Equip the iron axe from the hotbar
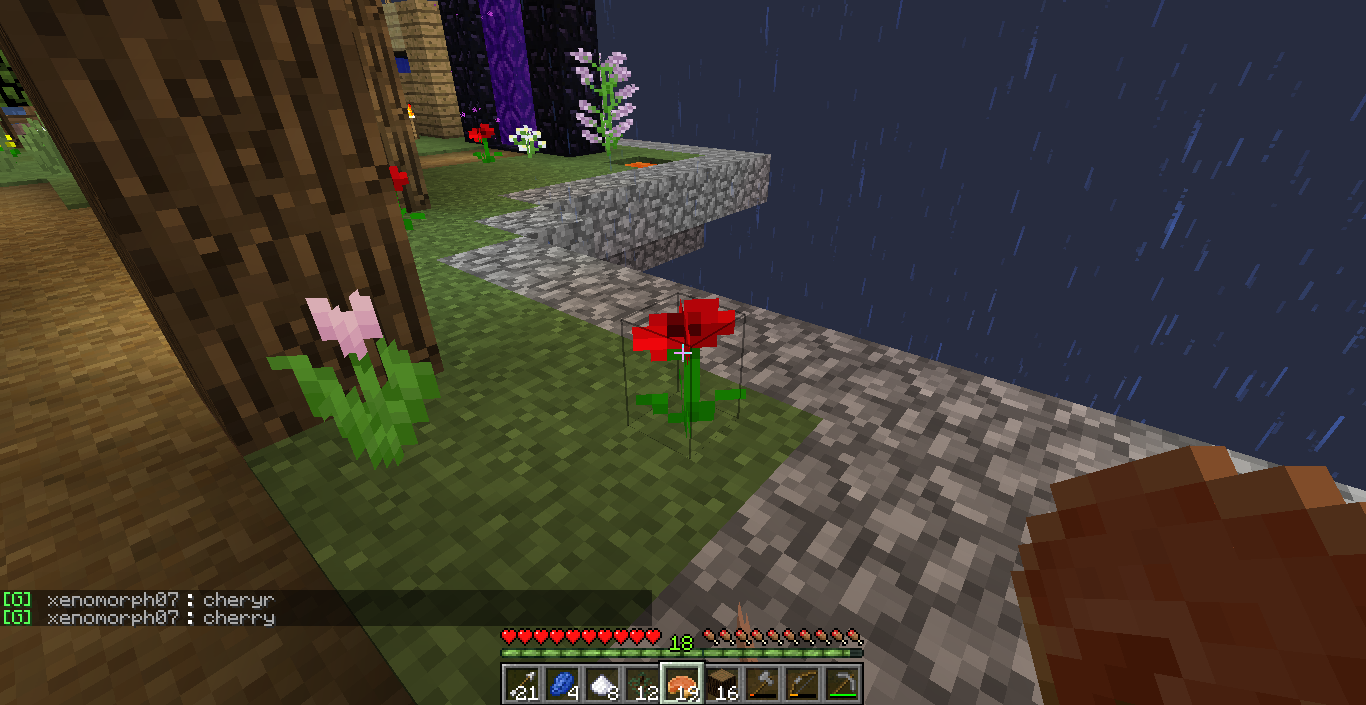Screen dimensions: 1366x705 (762, 684)
